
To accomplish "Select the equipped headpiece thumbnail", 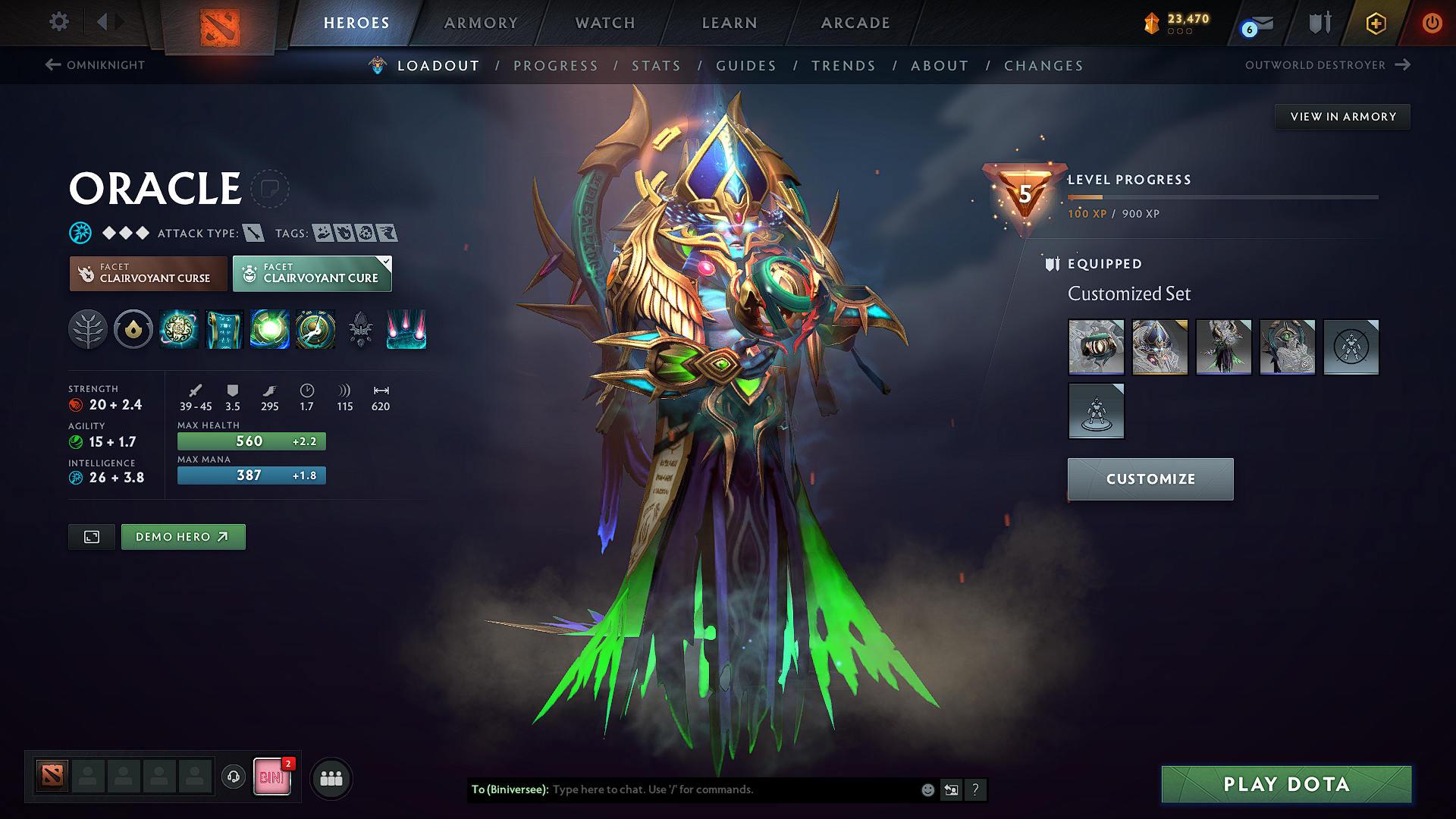I will click(1159, 347).
